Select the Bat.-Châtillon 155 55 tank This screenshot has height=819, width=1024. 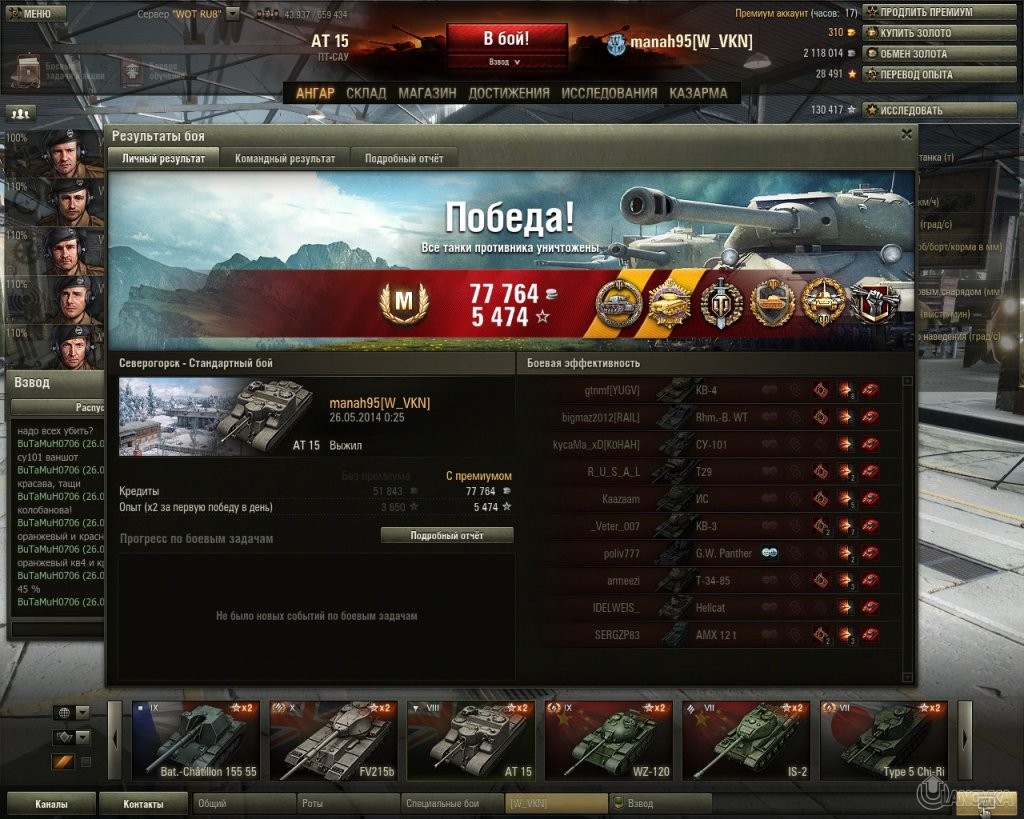click(x=196, y=741)
